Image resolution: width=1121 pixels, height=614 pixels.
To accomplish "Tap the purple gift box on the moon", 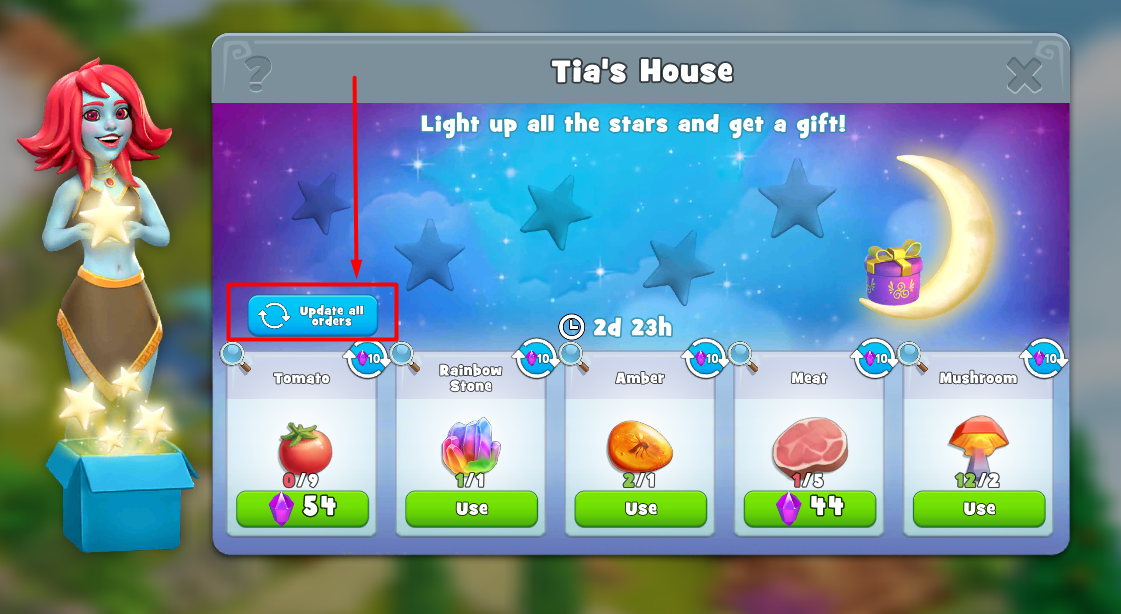I will 893,275.
